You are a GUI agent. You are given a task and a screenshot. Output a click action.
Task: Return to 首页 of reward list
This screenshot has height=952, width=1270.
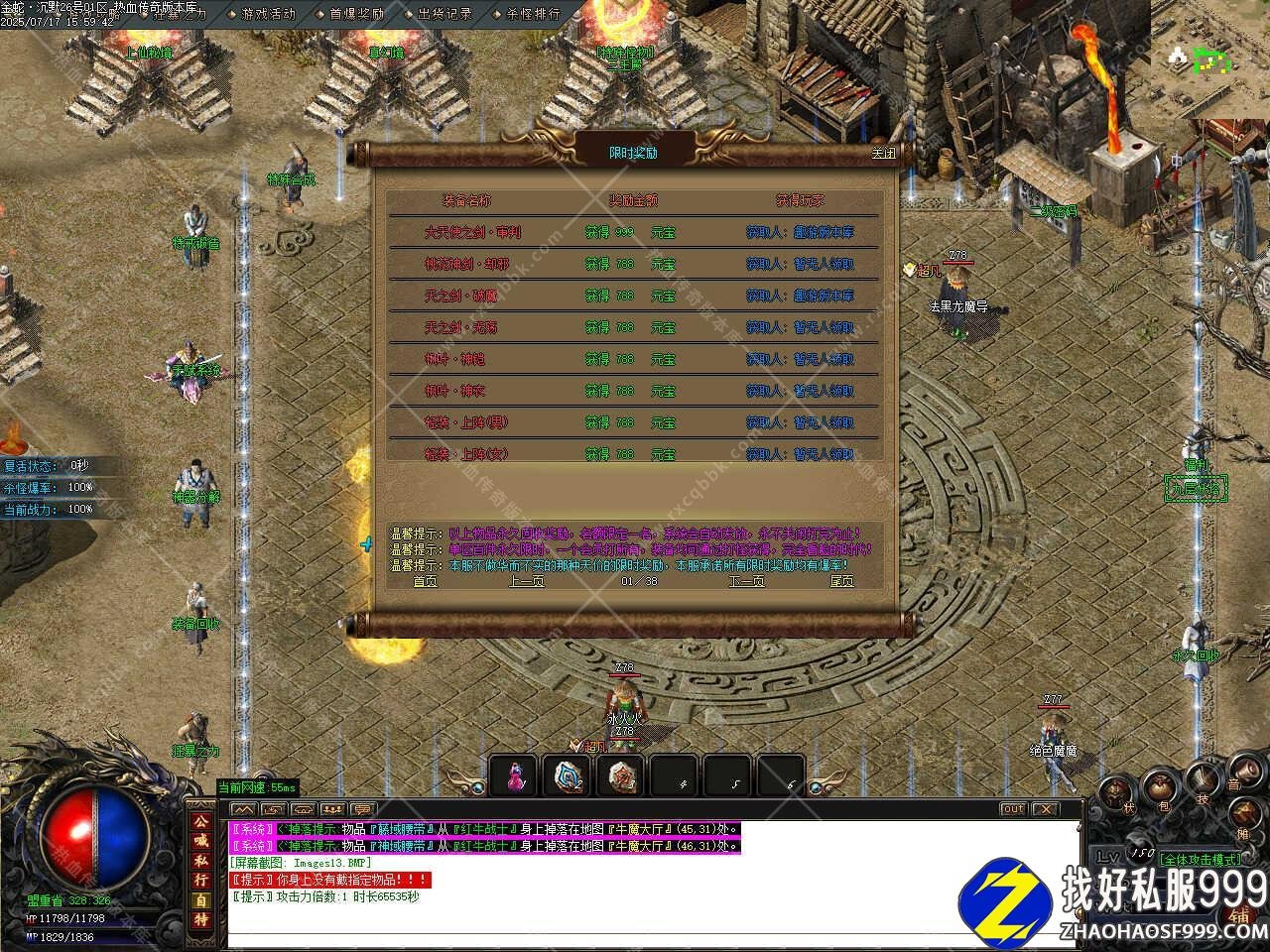click(425, 581)
